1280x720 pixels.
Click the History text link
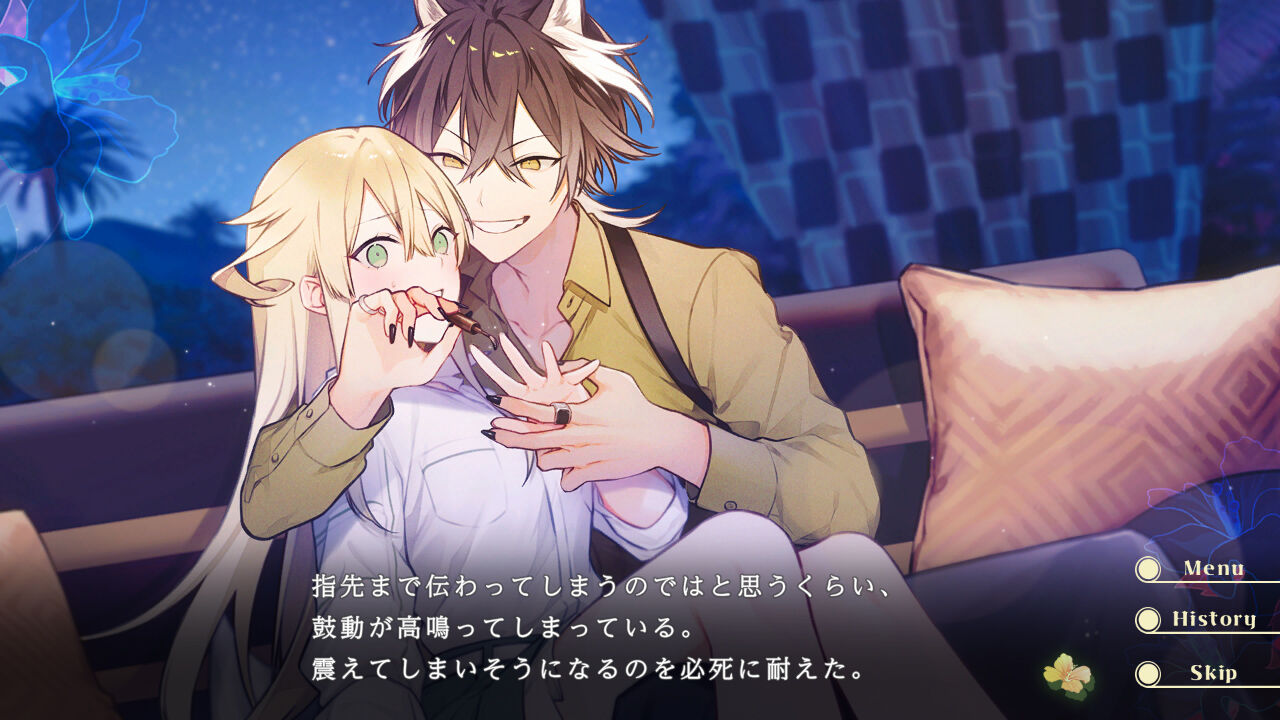1214,618
